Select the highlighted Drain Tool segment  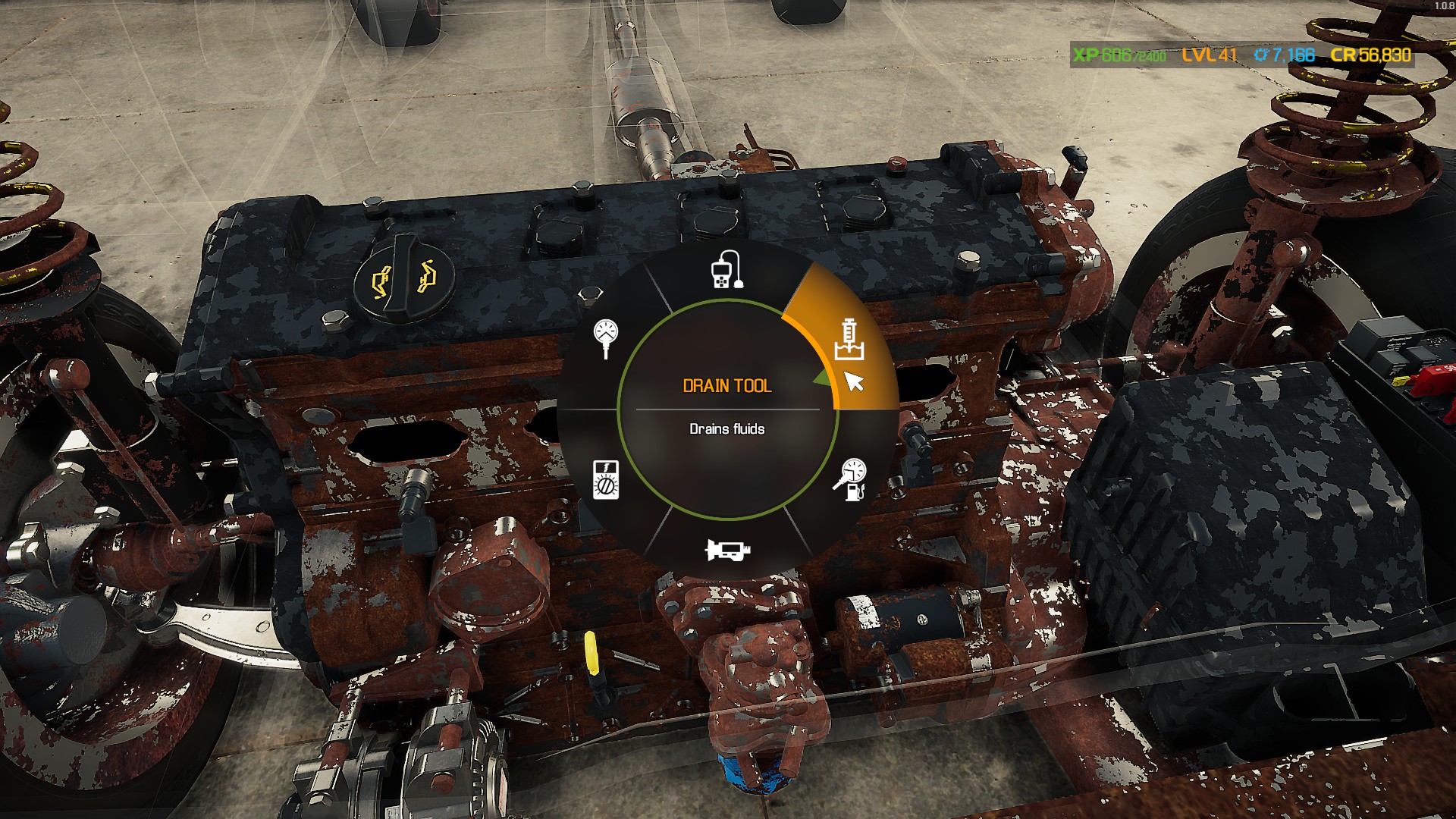point(849,339)
